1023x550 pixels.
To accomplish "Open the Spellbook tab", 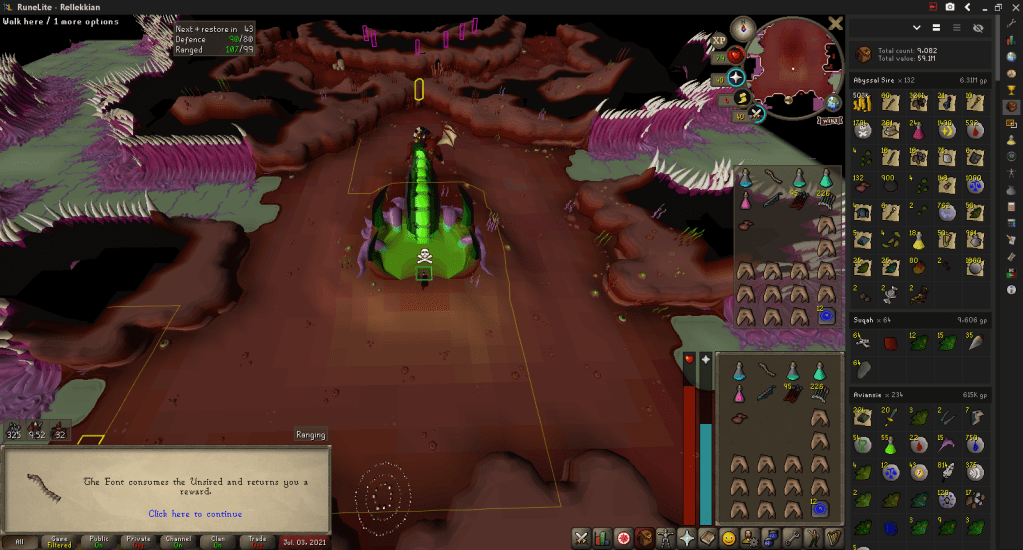I will (708, 538).
